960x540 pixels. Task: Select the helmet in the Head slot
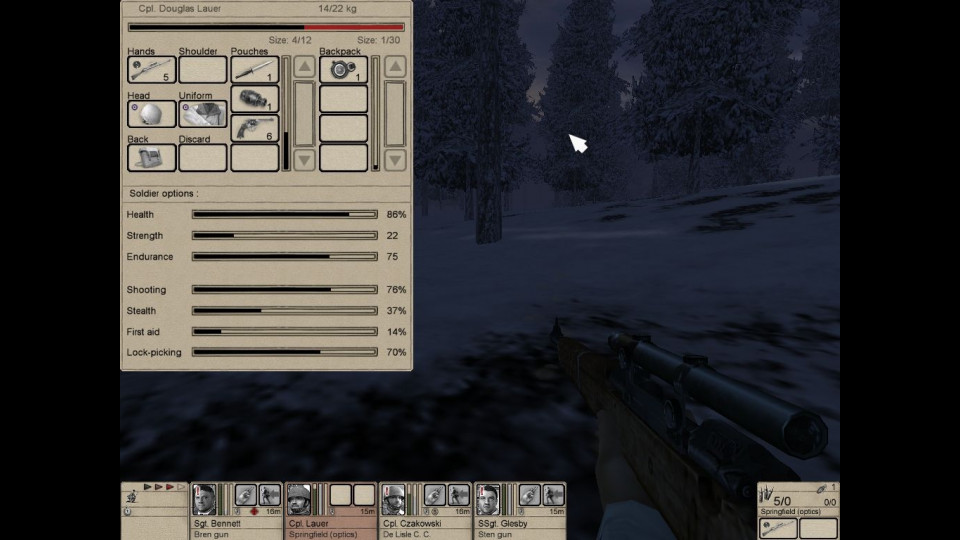click(152, 114)
